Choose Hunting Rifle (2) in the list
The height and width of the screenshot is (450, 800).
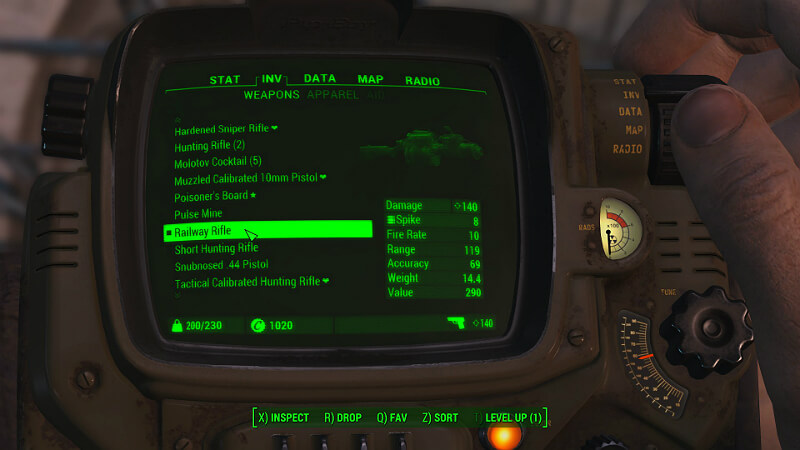pyautogui.click(x=210, y=146)
